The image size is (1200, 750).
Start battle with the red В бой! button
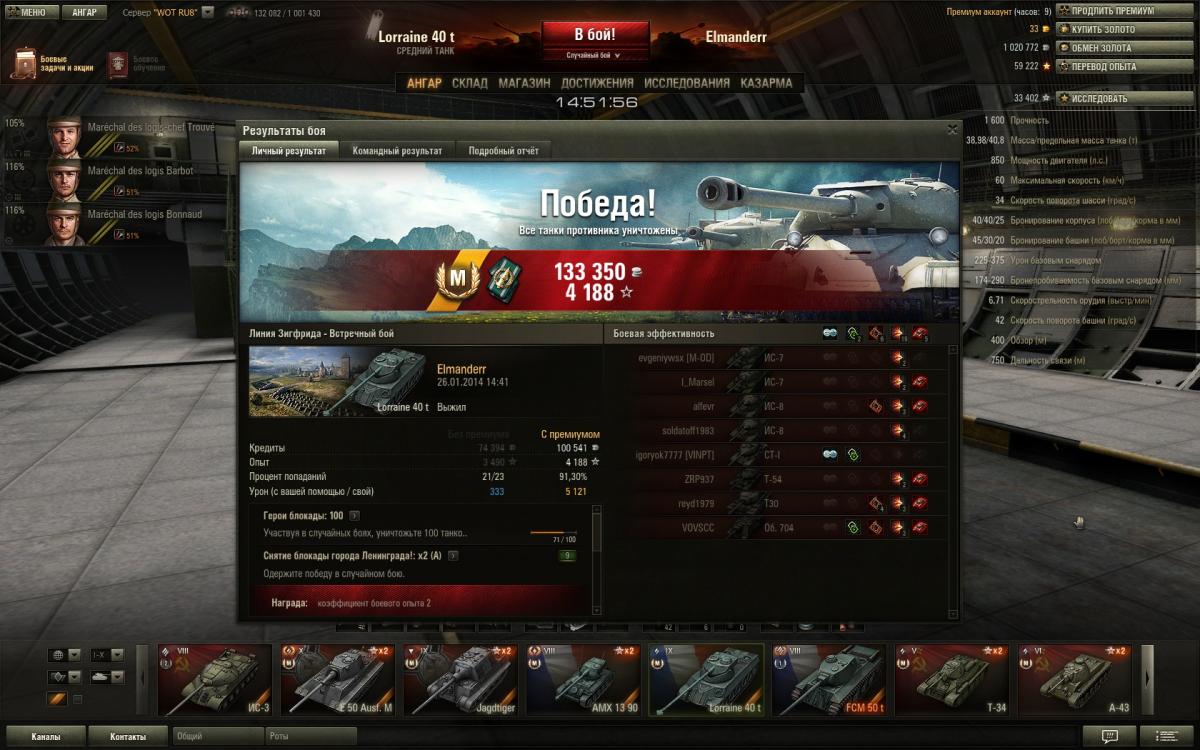(x=594, y=36)
